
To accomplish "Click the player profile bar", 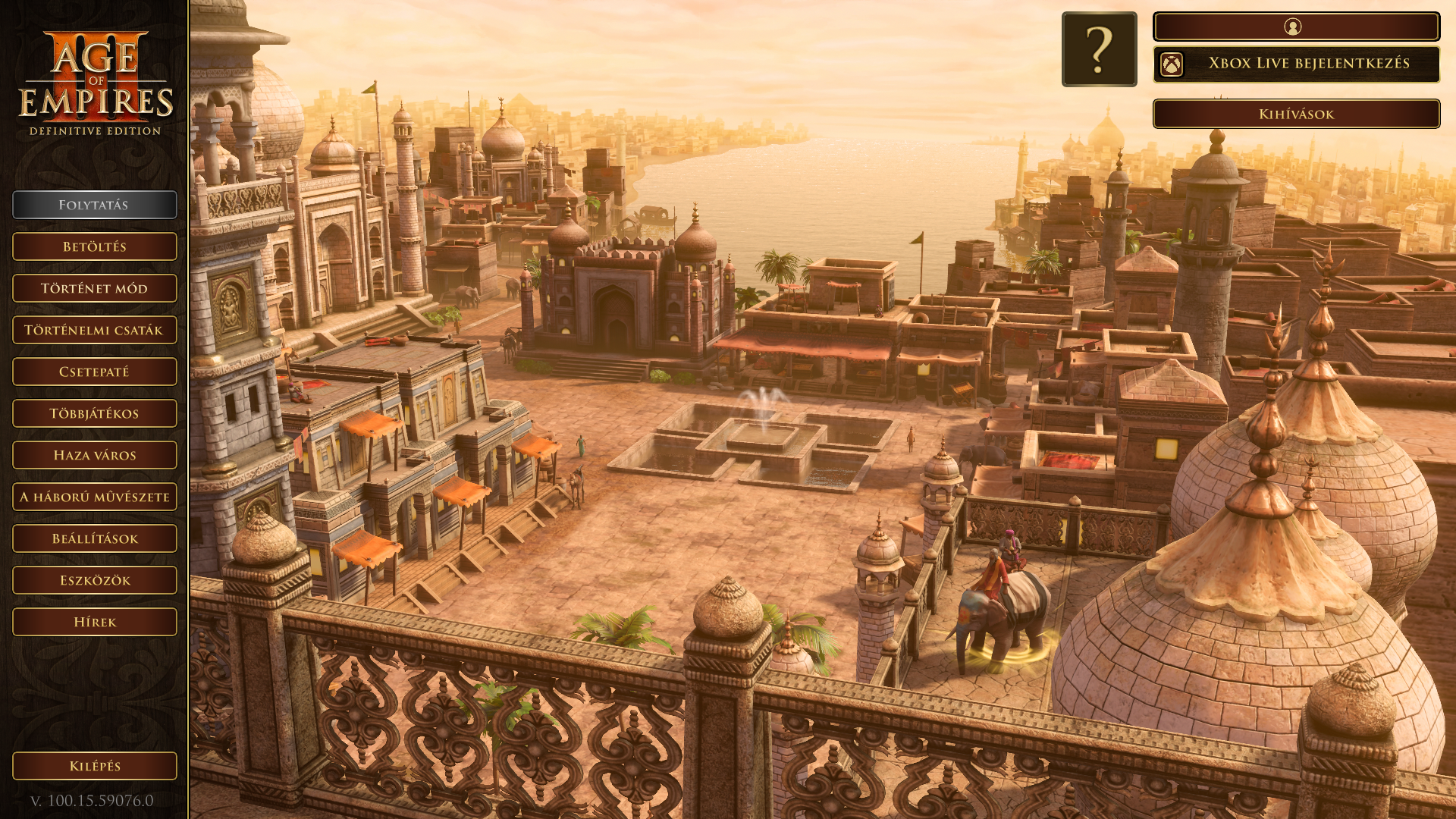I will point(1296,27).
